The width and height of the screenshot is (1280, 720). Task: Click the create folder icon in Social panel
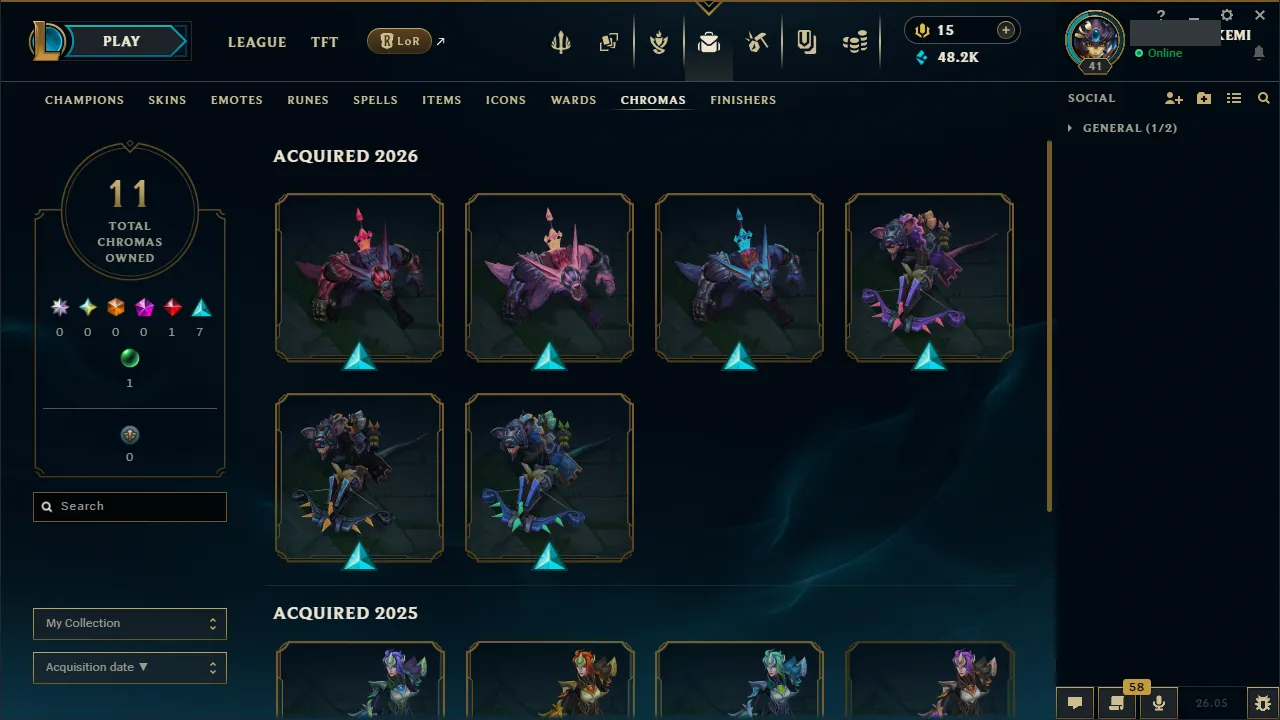(1204, 98)
